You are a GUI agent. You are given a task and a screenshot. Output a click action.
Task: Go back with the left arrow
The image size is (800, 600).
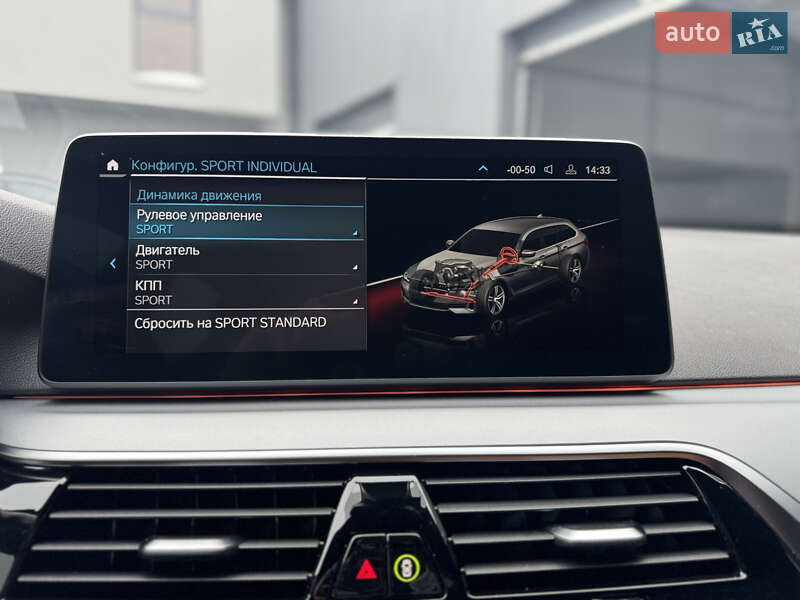113,264
